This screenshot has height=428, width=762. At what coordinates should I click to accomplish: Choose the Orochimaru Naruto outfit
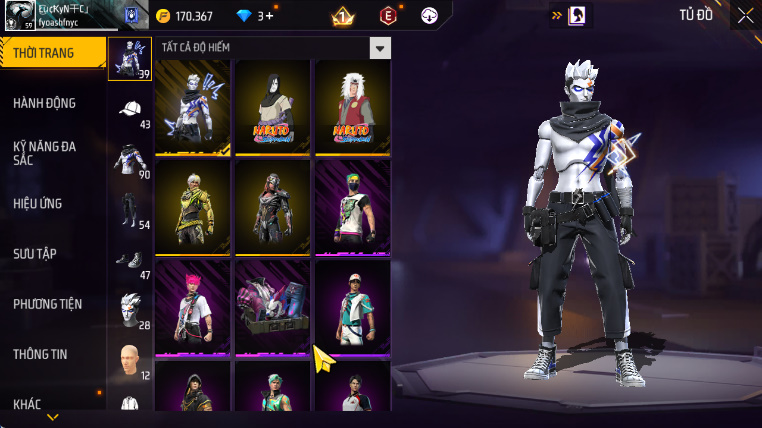pyautogui.click(x=273, y=107)
